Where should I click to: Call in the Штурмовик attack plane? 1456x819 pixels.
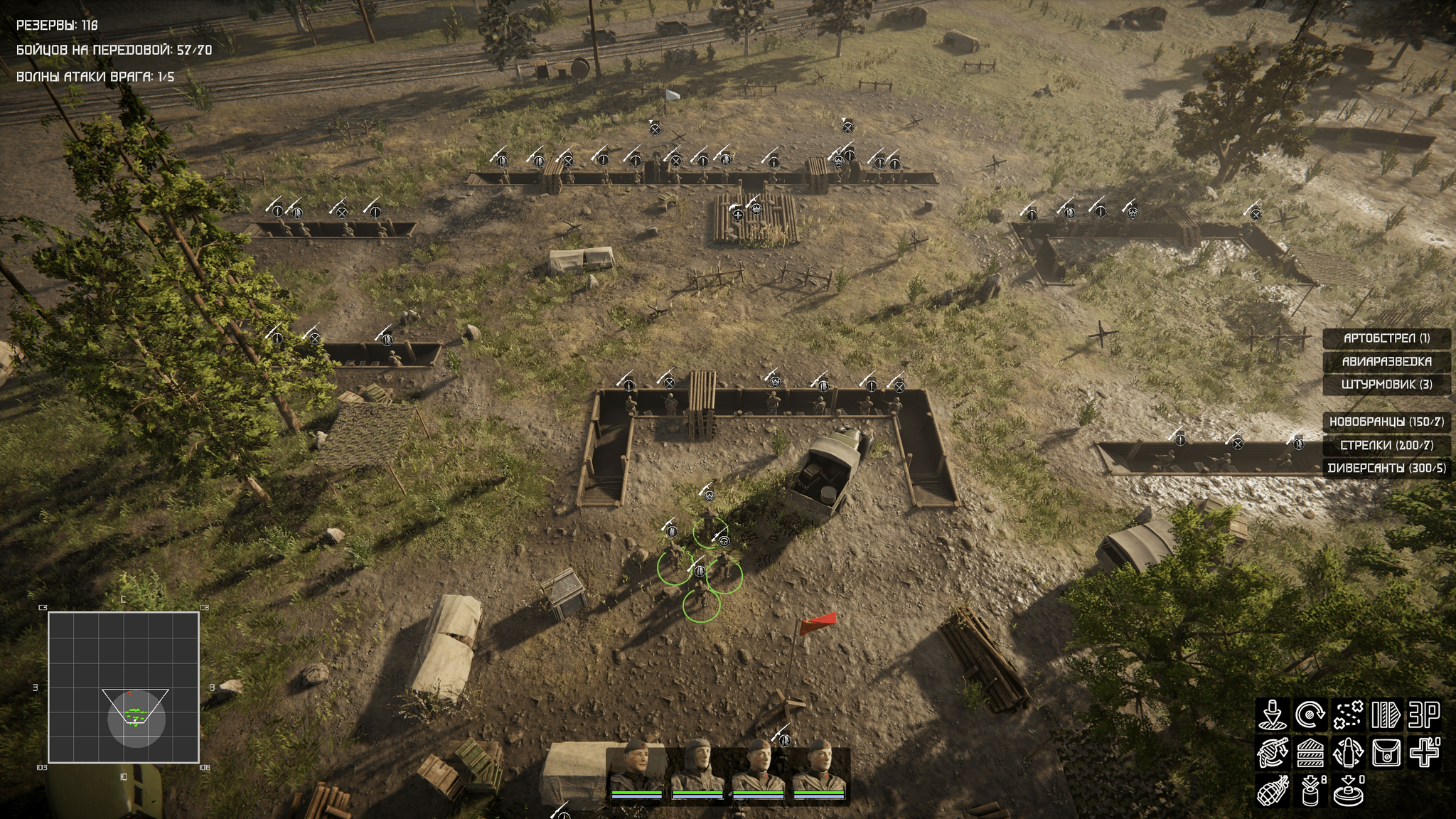tap(1386, 385)
